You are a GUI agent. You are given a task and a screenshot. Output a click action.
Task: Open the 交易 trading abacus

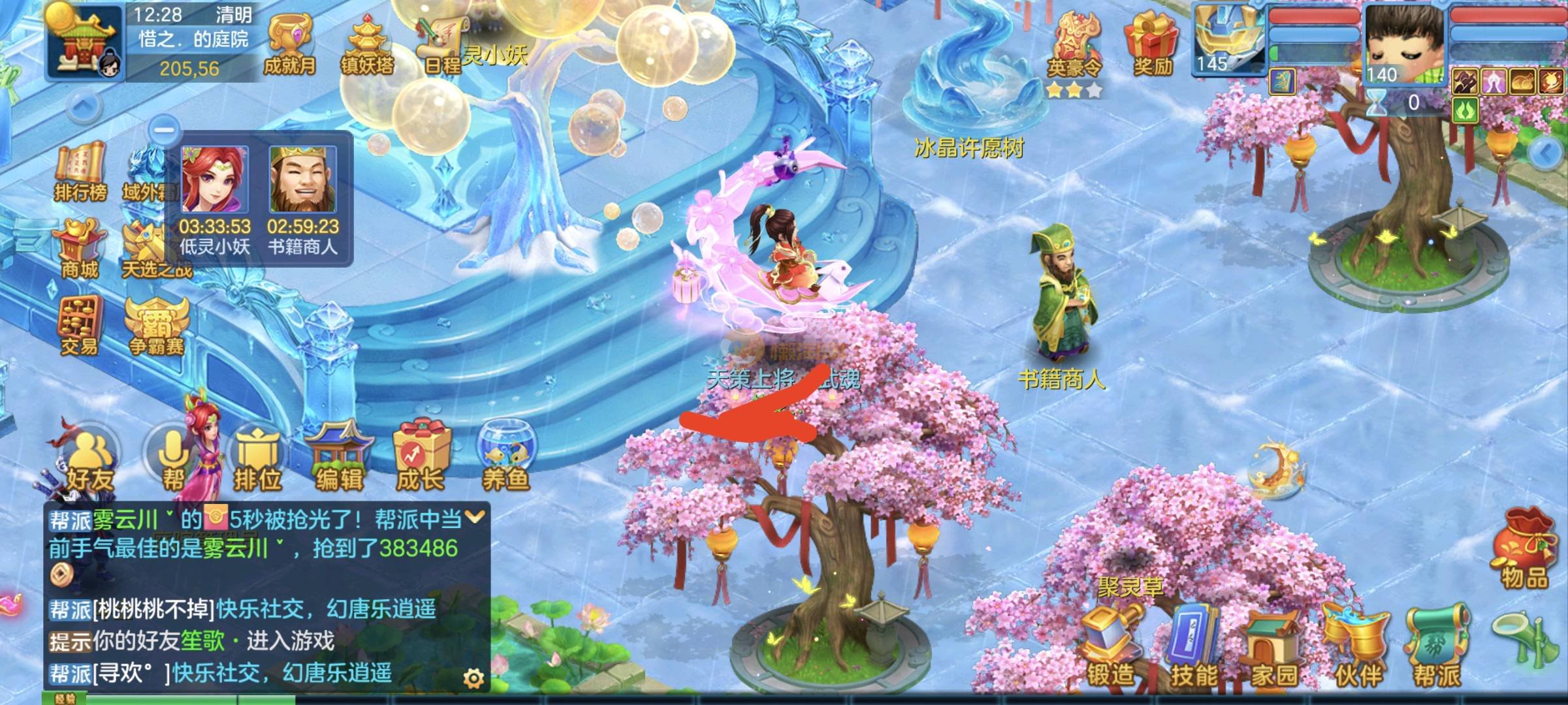point(80,326)
